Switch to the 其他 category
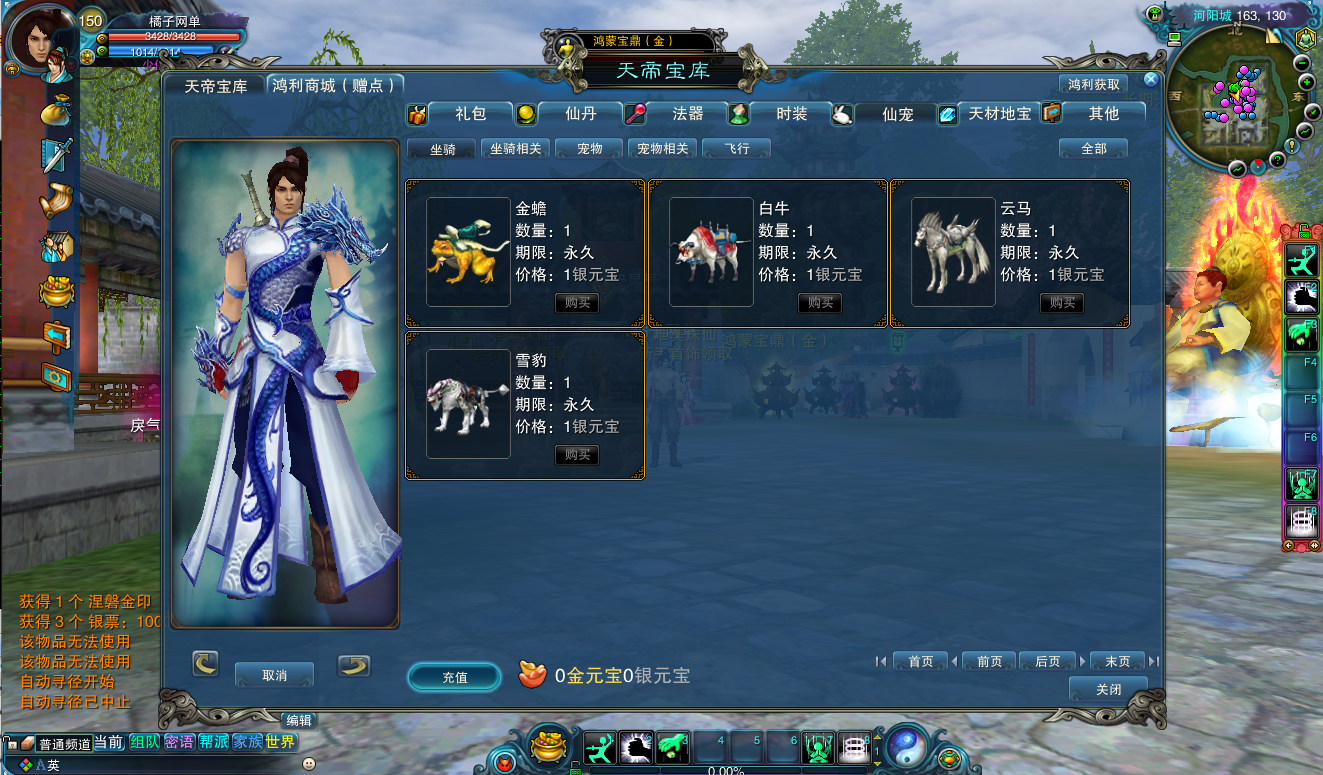1323x775 pixels. pos(1103,114)
